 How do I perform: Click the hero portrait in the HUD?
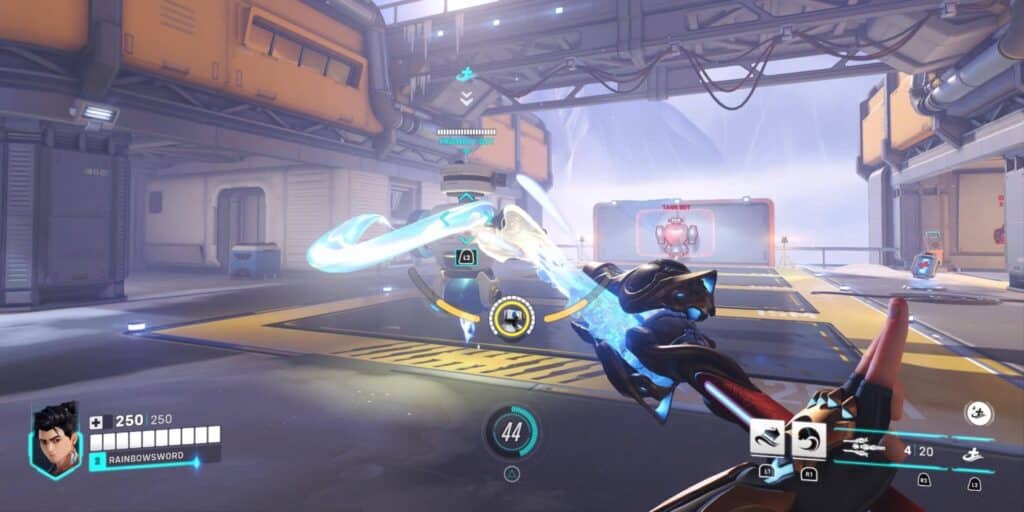pyautogui.click(x=56, y=440)
